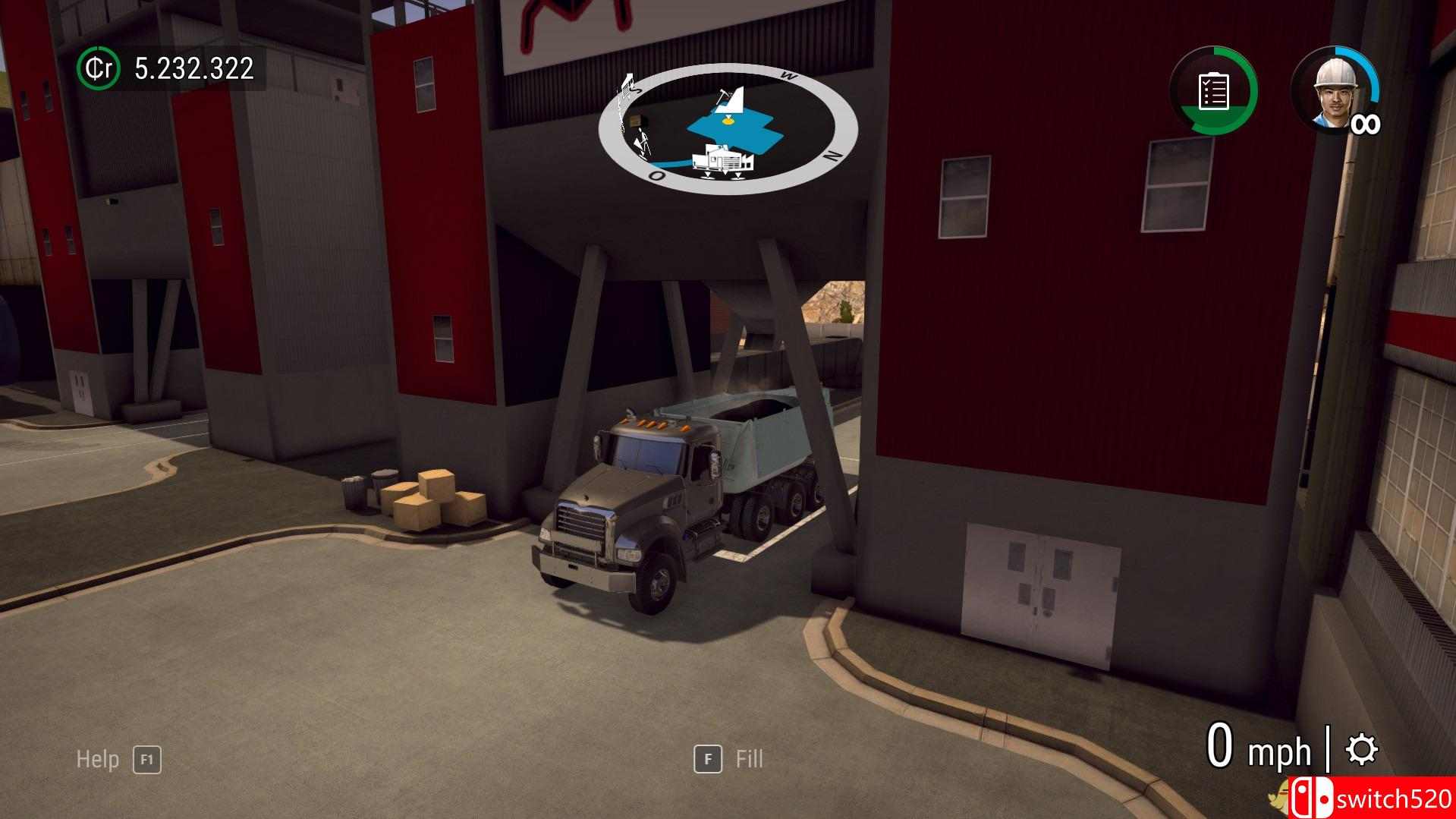Click the cargo pallet marker on the minimap
The height and width of the screenshot is (819, 1456).
point(636,121)
